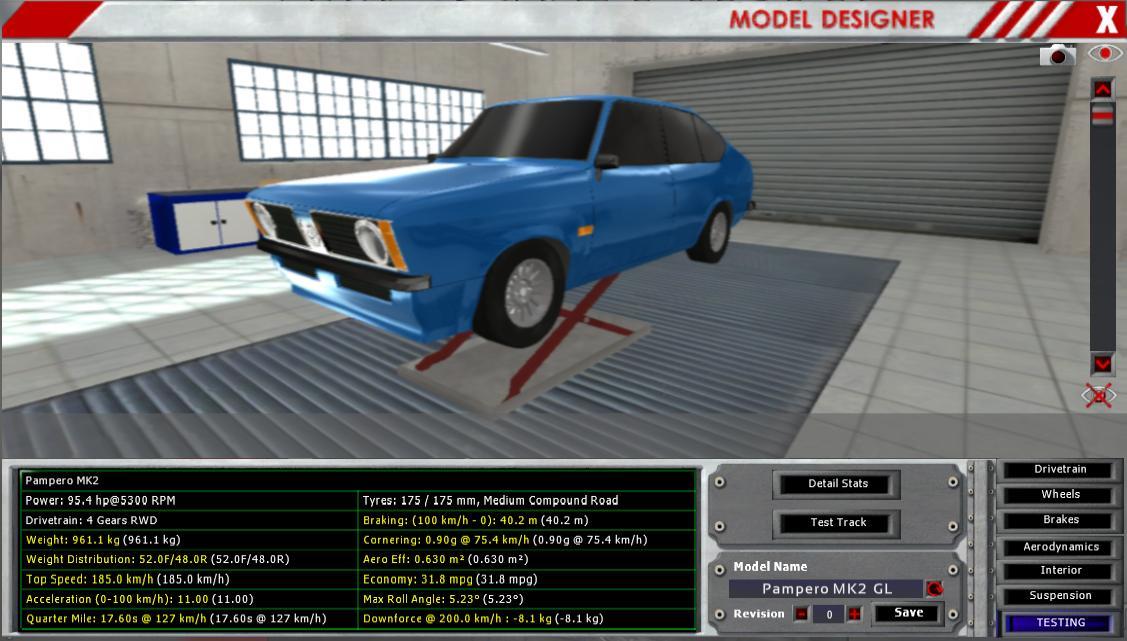Take a screenshot with the camera icon
Image resolution: width=1127 pixels, height=641 pixels.
coord(1057,56)
